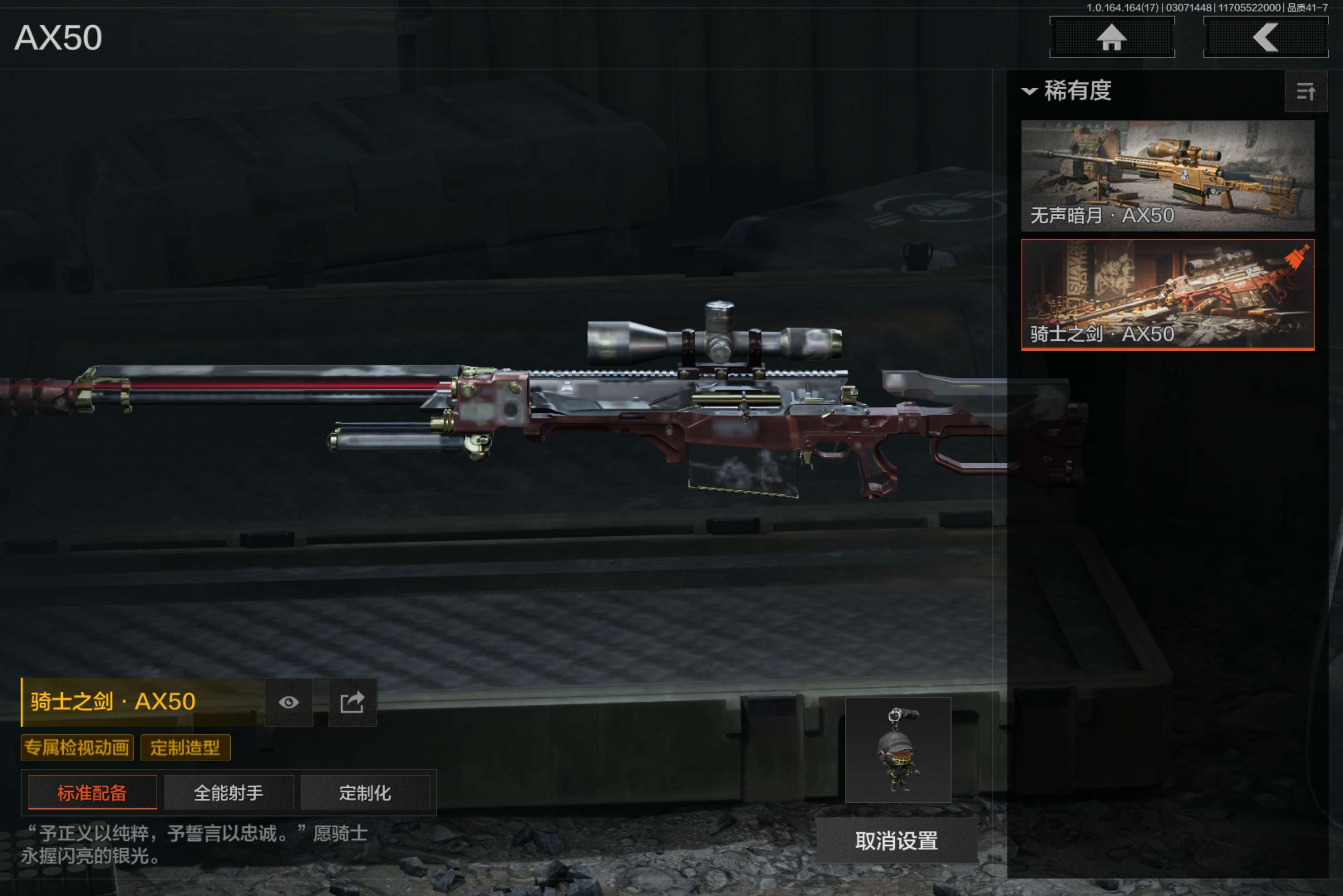1343x896 pixels.
Task: Show the 定制造型 tag details
Action: click(x=185, y=748)
